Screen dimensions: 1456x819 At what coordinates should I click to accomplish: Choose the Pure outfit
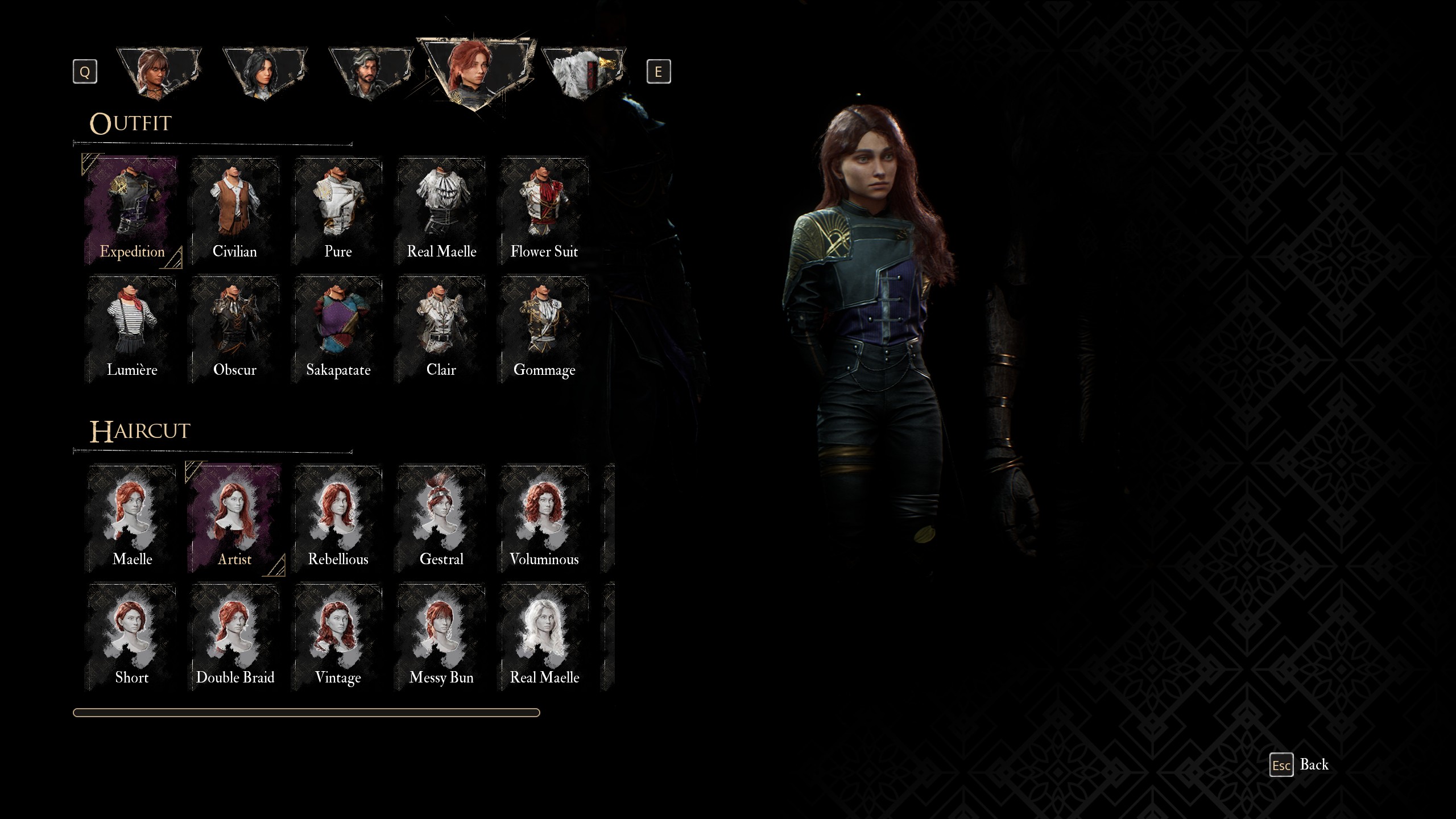tap(338, 212)
